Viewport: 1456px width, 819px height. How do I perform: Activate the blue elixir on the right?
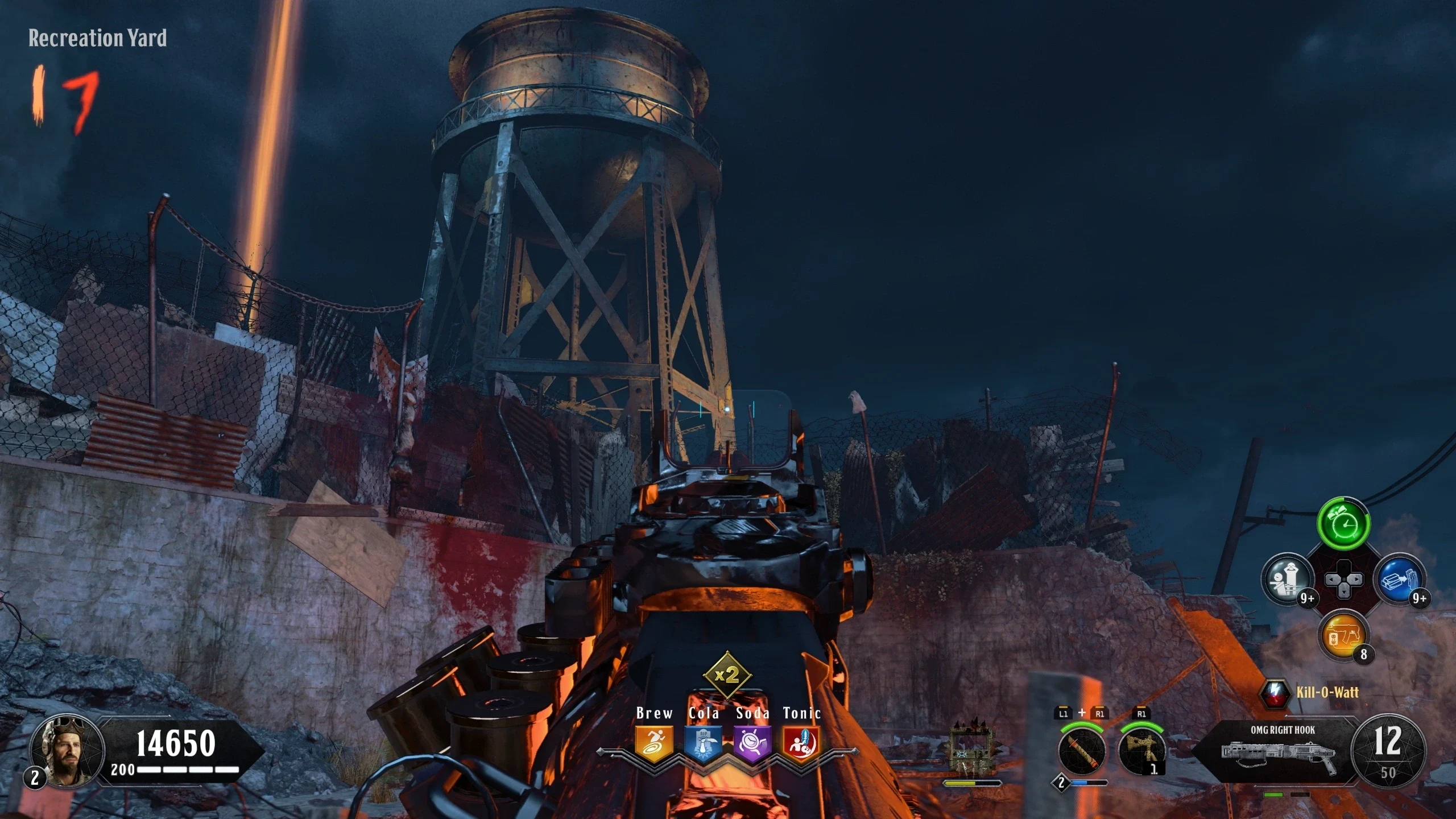pos(1399,580)
